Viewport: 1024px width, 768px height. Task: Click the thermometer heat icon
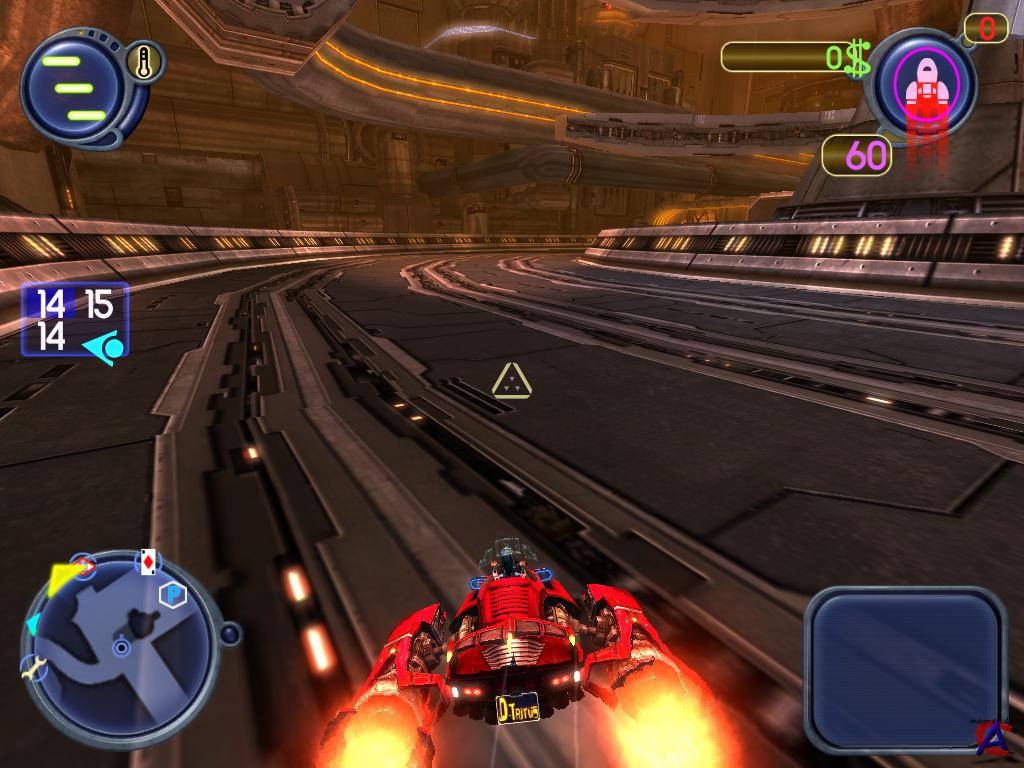[145, 63]
